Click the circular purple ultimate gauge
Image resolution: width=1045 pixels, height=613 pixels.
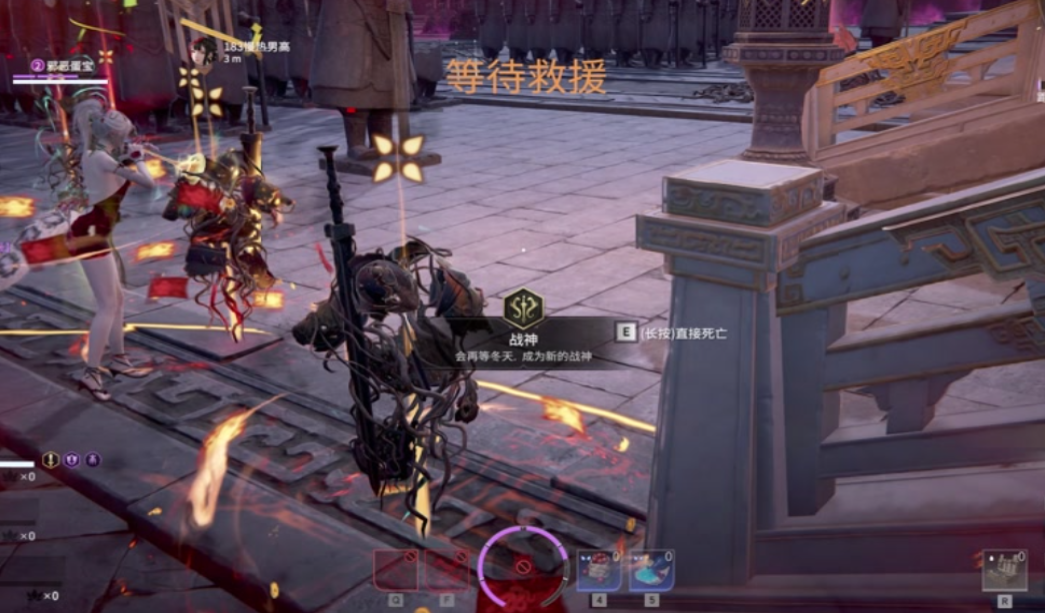522,567
